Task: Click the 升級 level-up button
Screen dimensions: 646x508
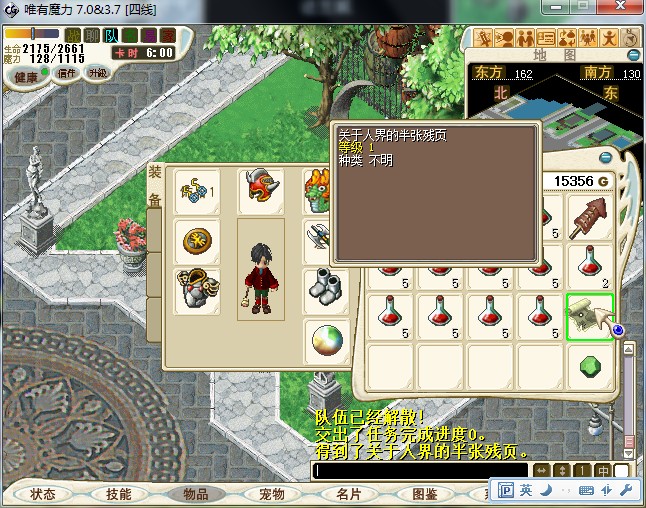Action: 98,73
